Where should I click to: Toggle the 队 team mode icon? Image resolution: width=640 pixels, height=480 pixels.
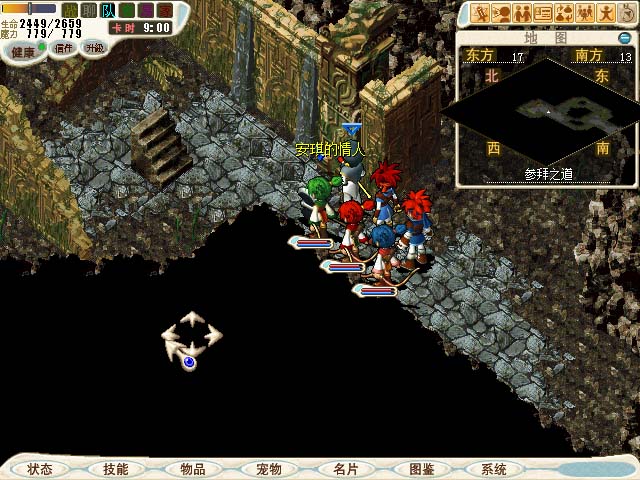tap(108, 11)
